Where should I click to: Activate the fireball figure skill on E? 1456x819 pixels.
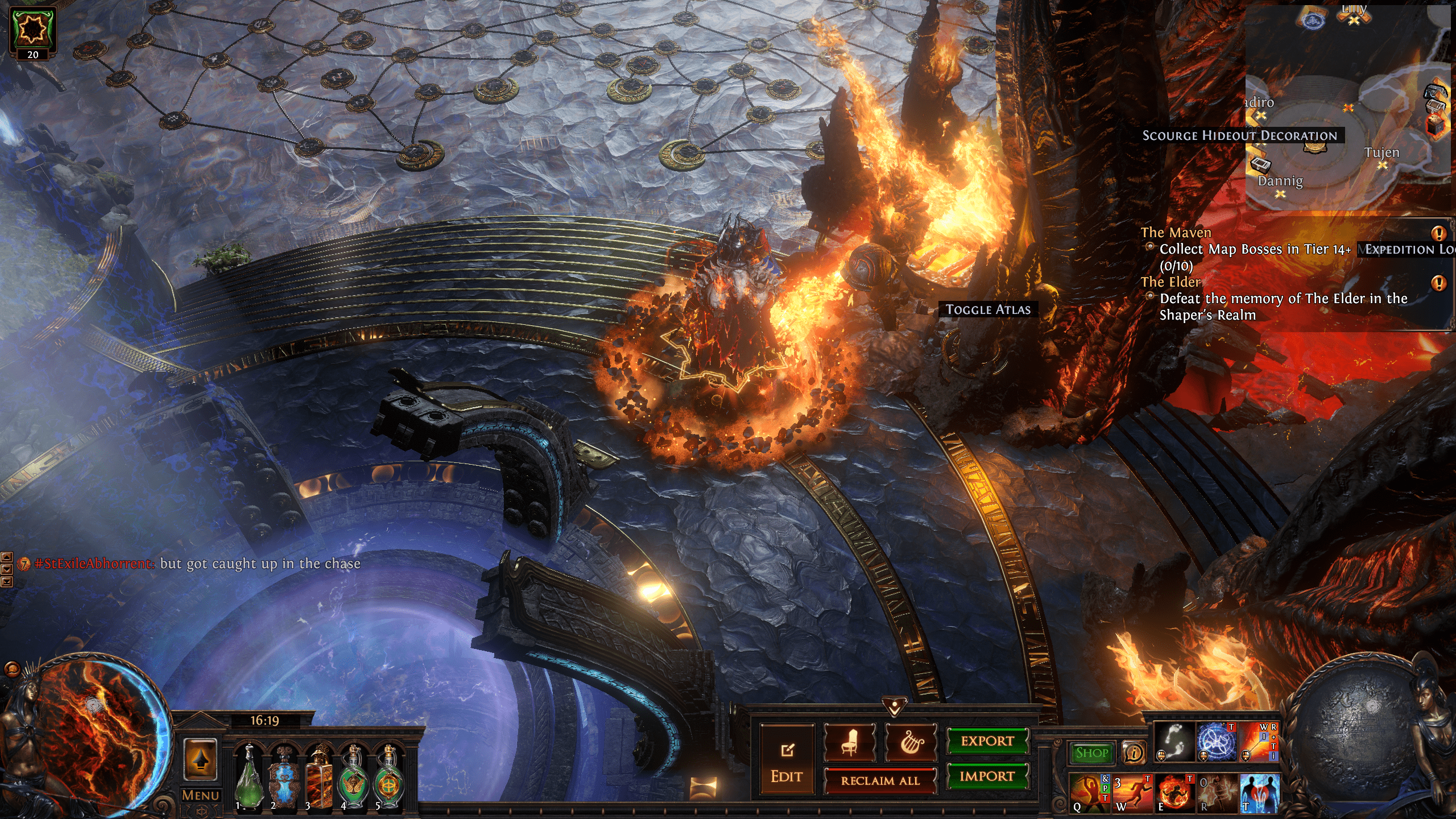coord(1174,792)
